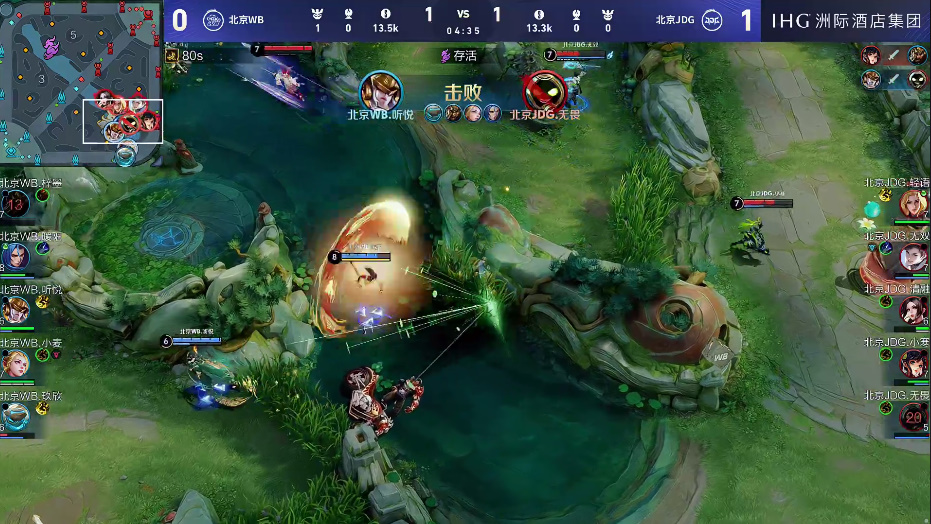Image resolution: width=931 pixels, height=524 pixels.
Task: Select the WB player portrait showing respawn timer 13
Action: pyautogui.click(x=15, y=205)
